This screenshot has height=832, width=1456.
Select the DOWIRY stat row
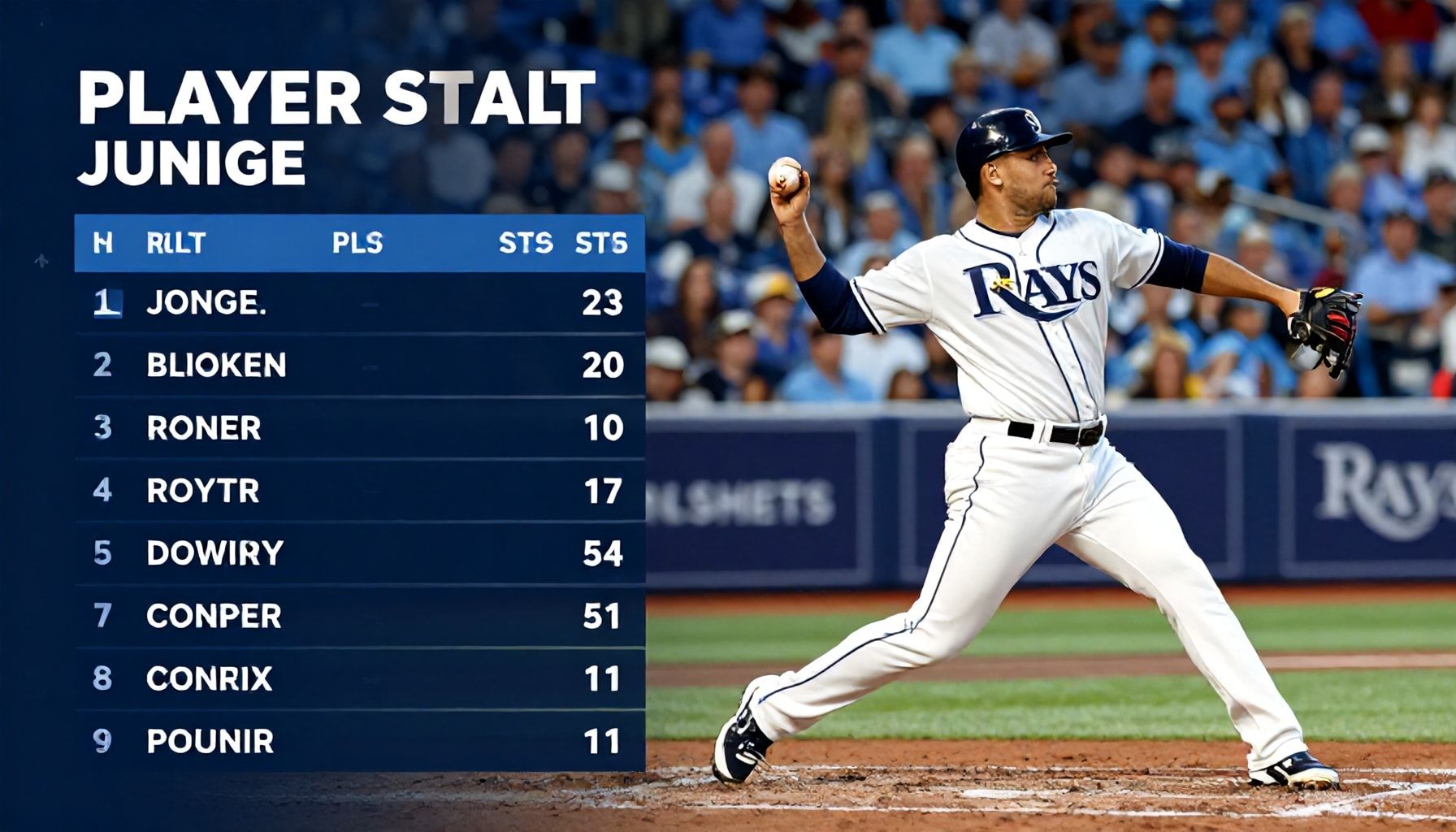coord(359,553)
